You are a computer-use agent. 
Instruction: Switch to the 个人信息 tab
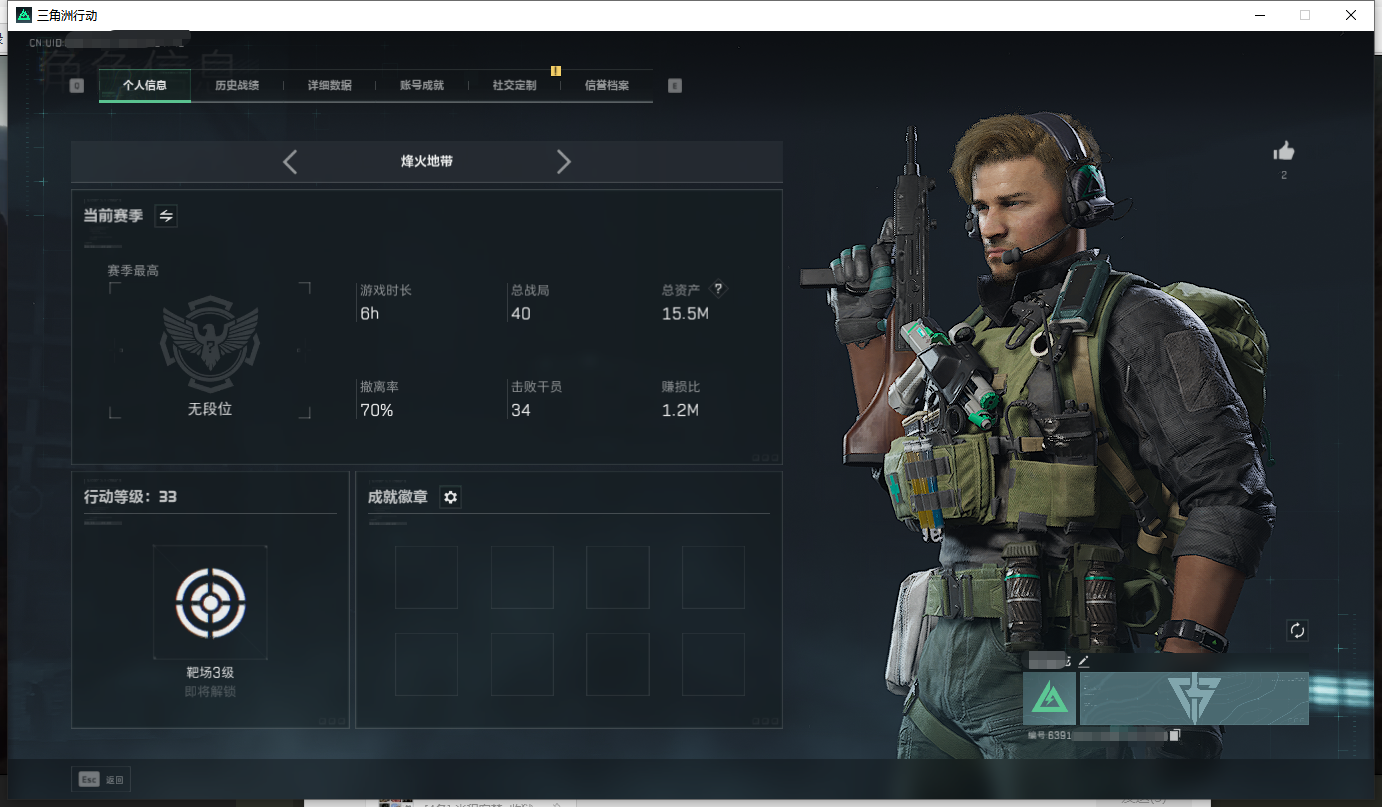(x=145, y=86)
